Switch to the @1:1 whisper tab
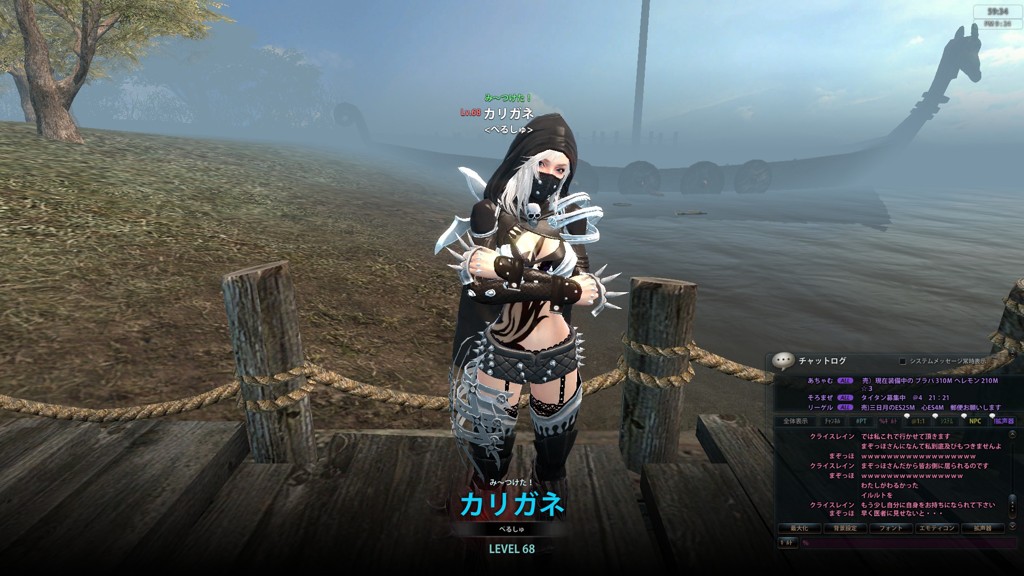1024x576 pixels. tap(917, 421)
